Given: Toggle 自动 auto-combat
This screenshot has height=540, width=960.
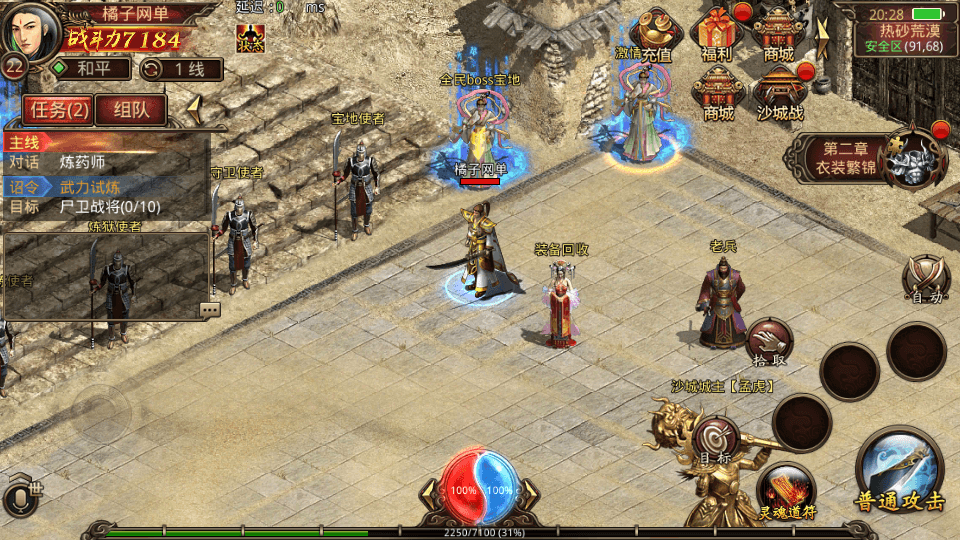Looking at the screenshot, I should pyautogui.click(x=925, y=278).
